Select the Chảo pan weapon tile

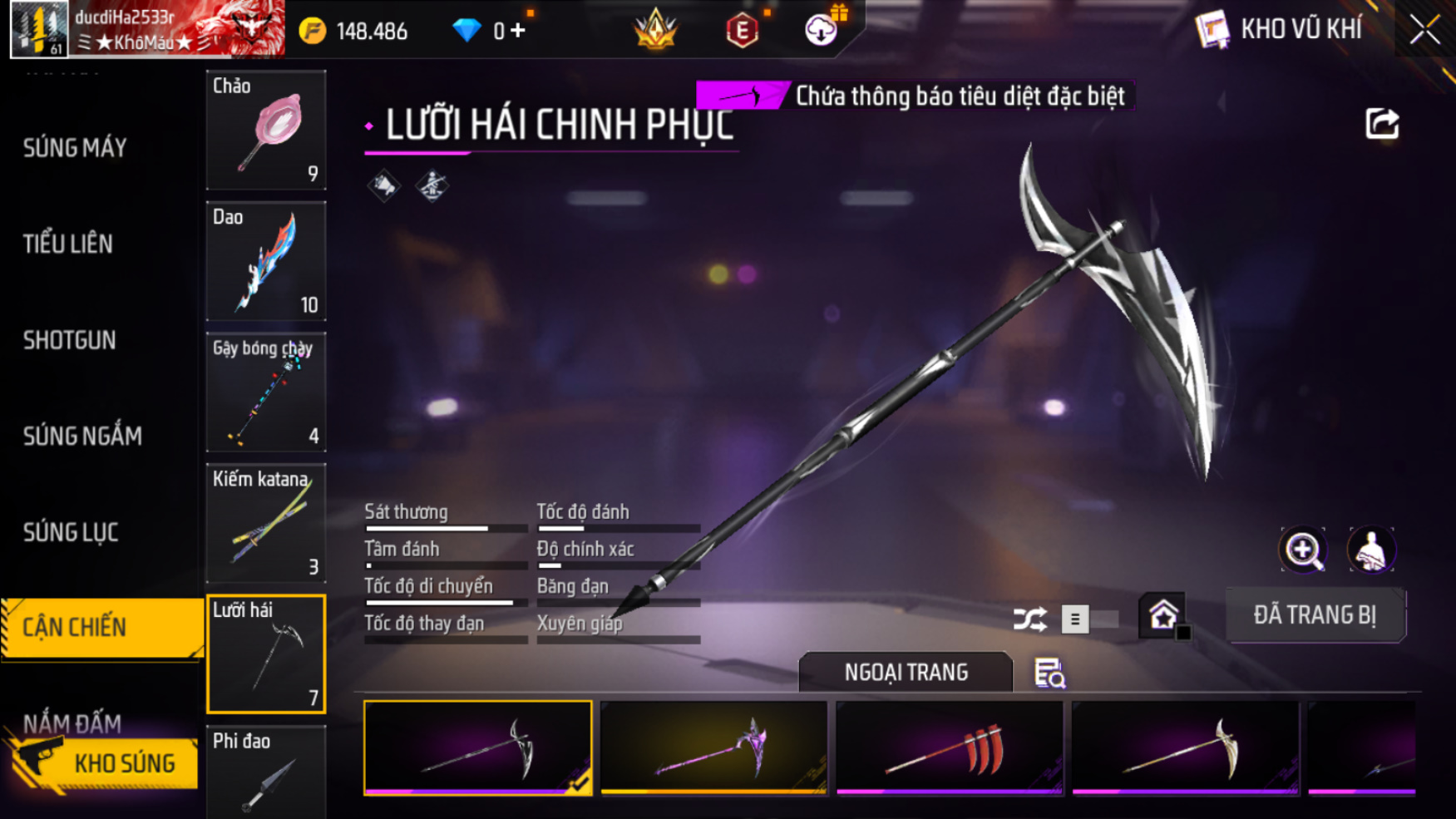[266, 131]
